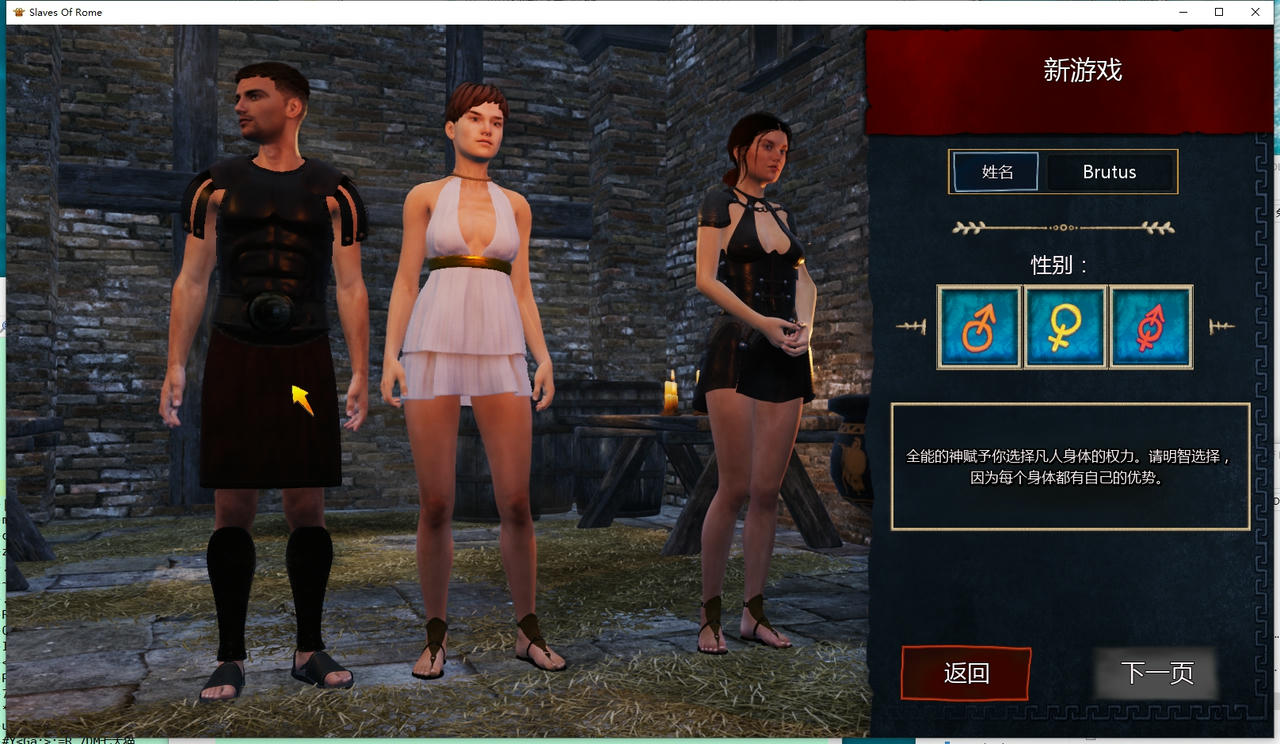Select the woman in the white dress

[x=480, y=300]
